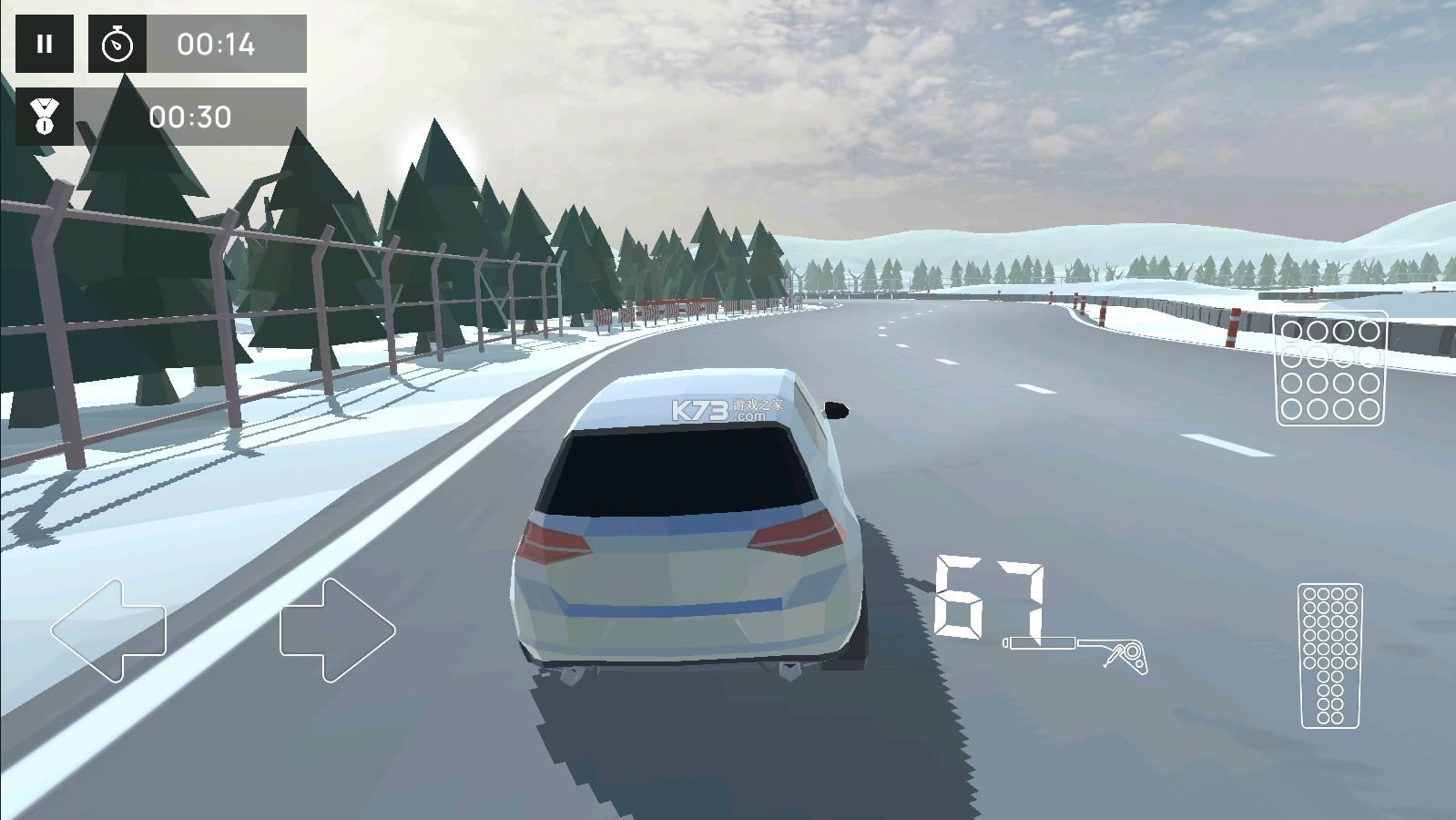Pause the race with the pause button
The height and width of the screenshot is (820, 1456).
pos(44,44)
